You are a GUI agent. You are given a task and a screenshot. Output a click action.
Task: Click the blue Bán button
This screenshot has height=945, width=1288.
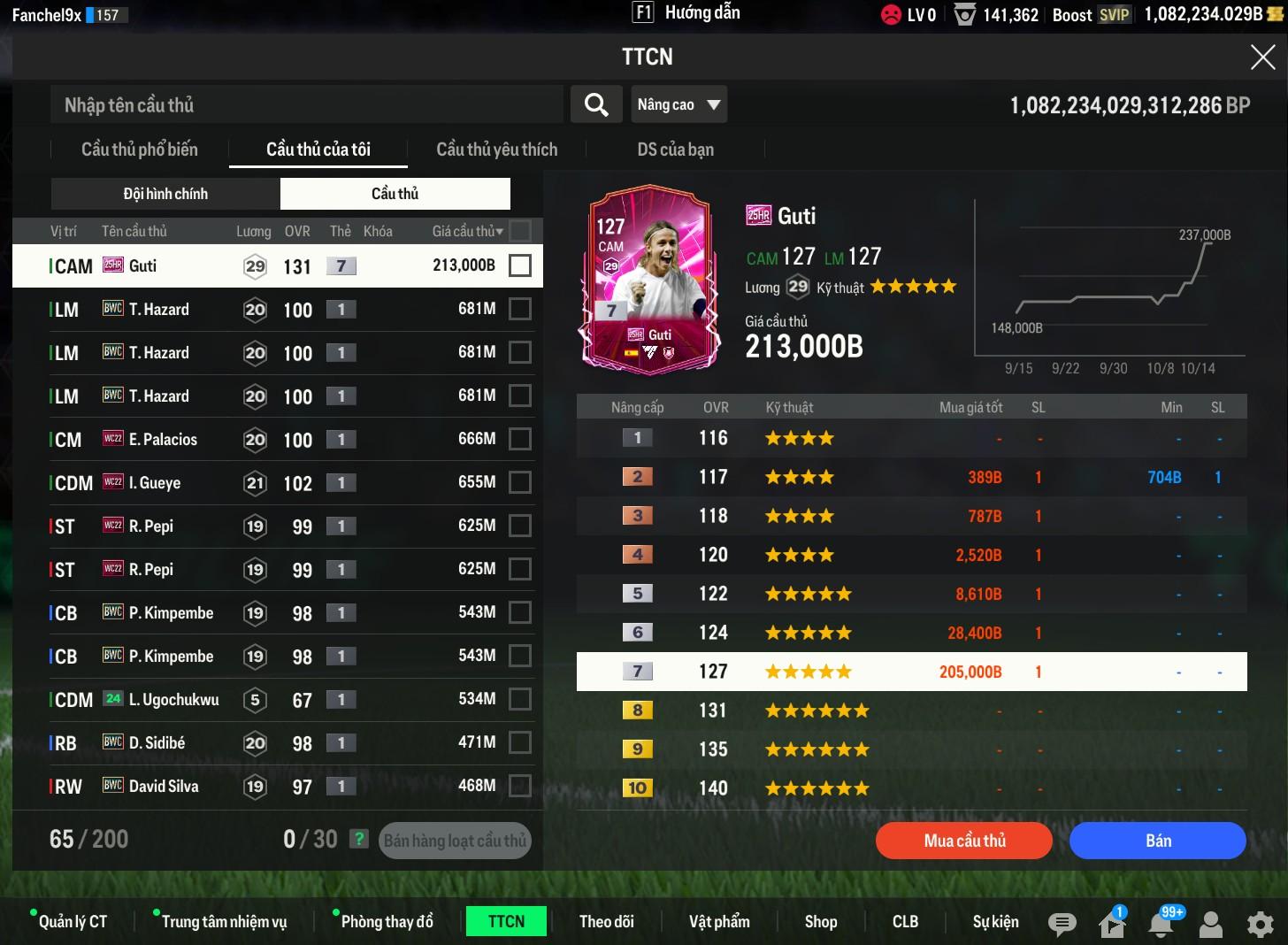pyautogui.click(x=1157, y=841)
